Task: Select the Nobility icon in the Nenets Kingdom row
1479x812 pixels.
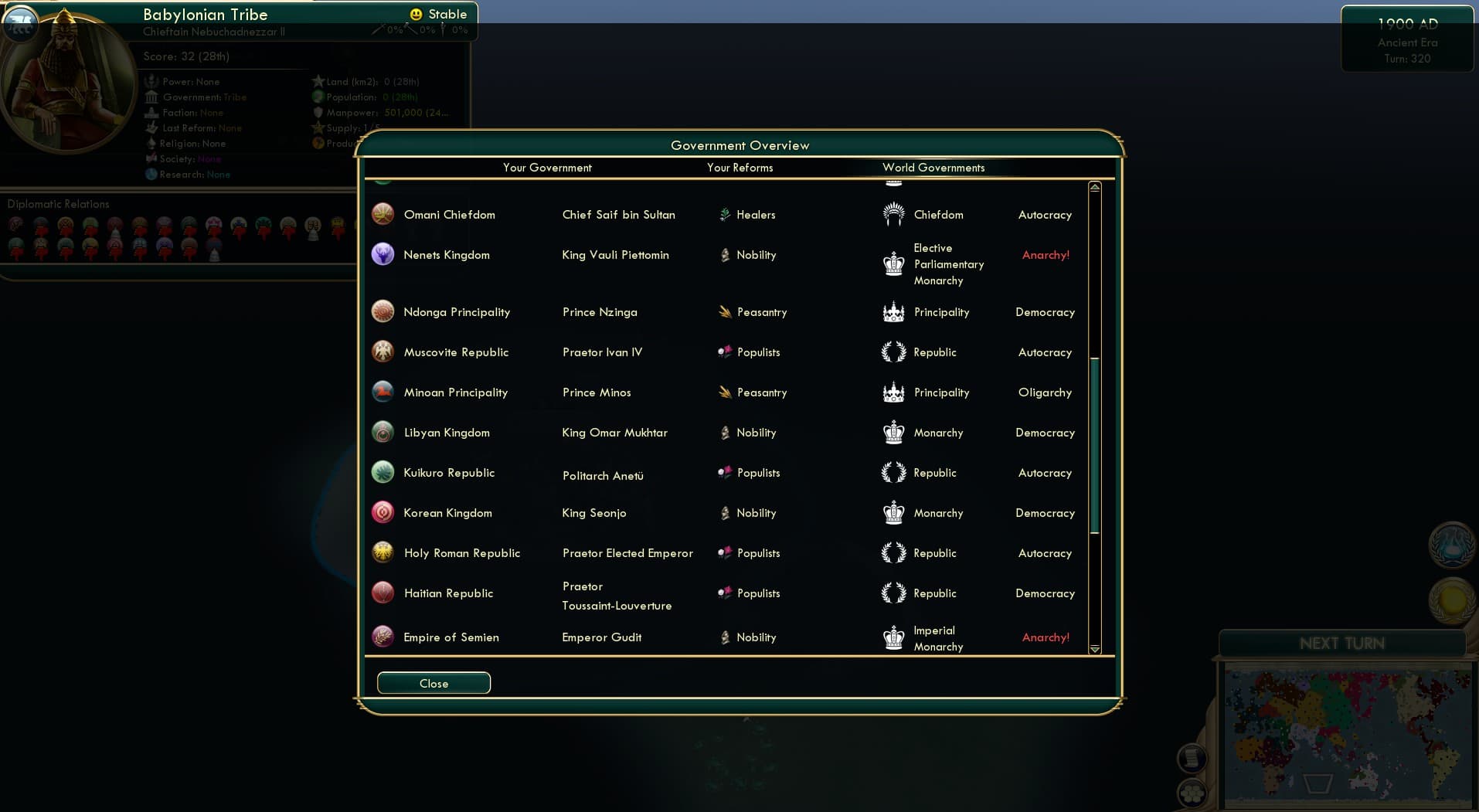Action: (725, 254)
